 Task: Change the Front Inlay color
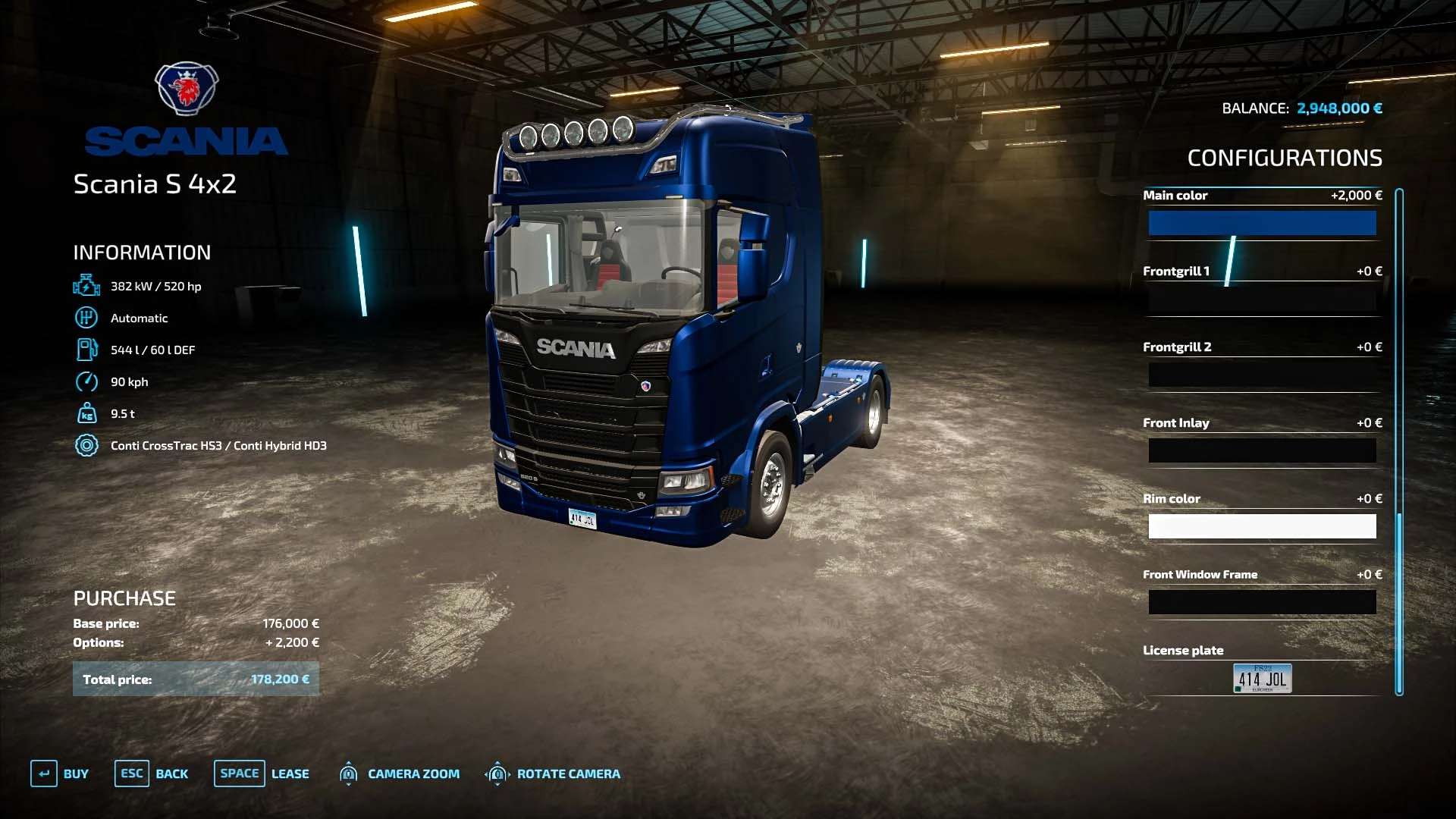(1262, 450)
